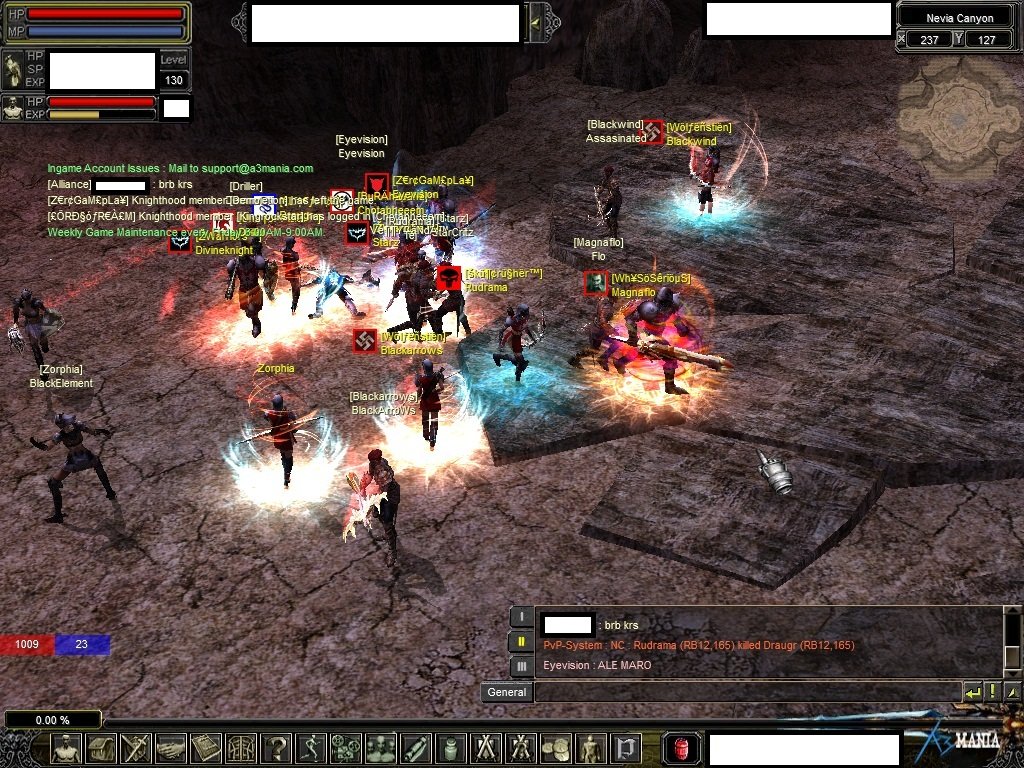Image resolution: width=1024 pixels, height=768 pixels.
Task: Open the book icon in the toolbar
Action: click(206, 748)
